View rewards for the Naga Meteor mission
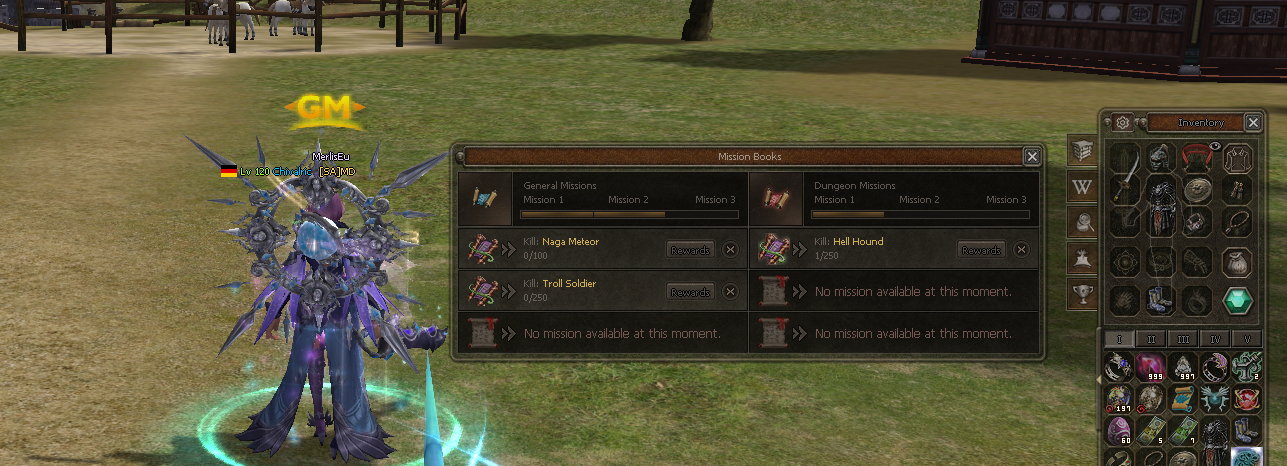Viewport: 1287px width, 466px height. [x=691, y=250]
